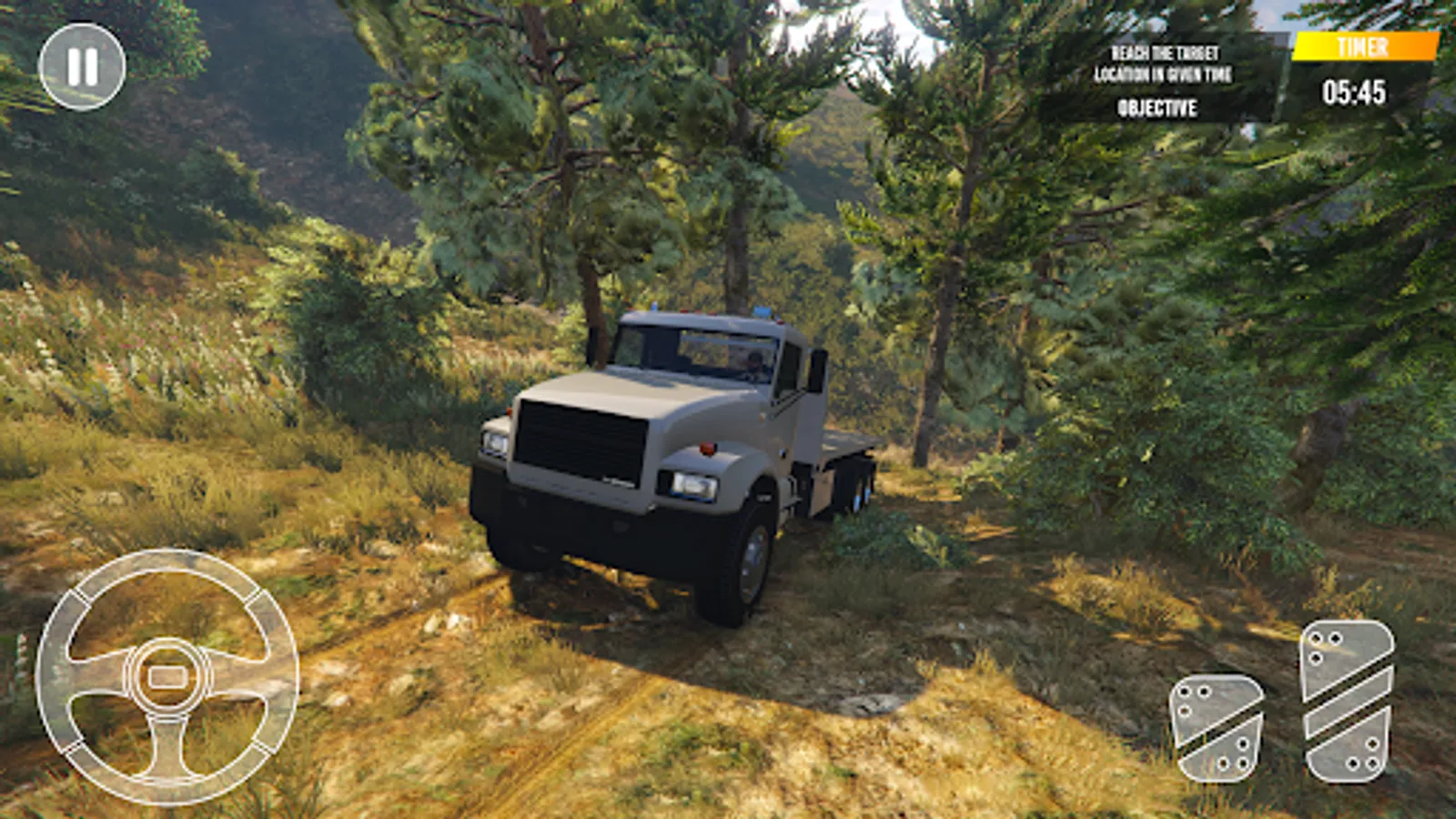This screenshot has width=1456, height=819.
Task: Toggle pause by tapping pause control
Action: click(x=85, y=64)
